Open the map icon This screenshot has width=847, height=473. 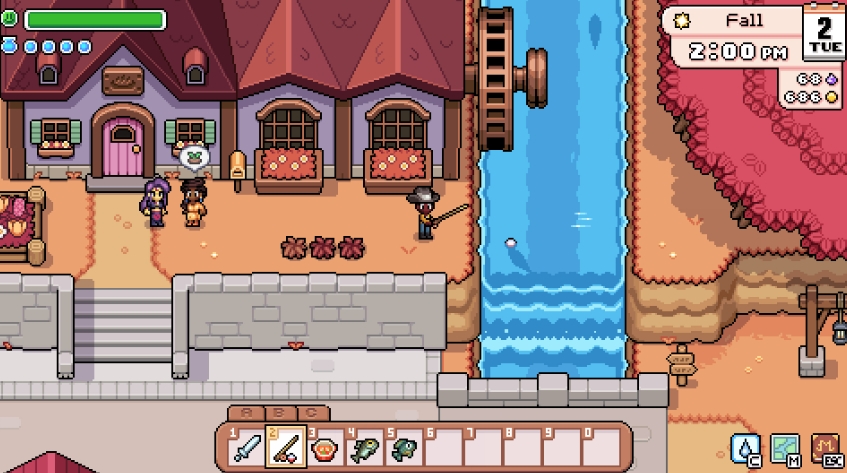tap(785, 448)
